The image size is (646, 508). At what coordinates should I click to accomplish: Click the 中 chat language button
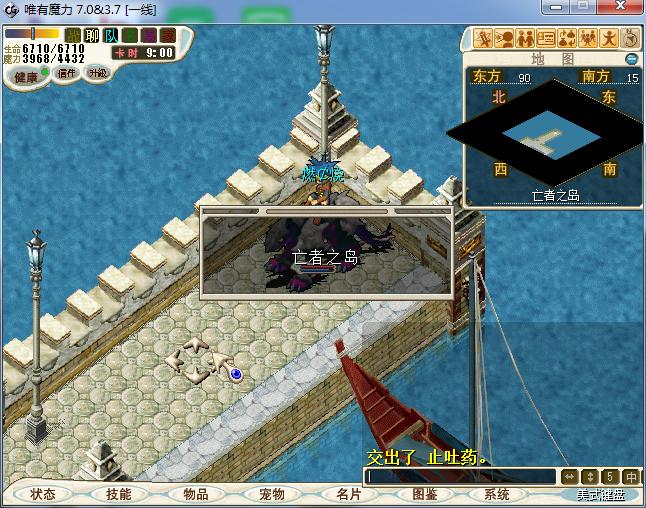coord(631,477)
